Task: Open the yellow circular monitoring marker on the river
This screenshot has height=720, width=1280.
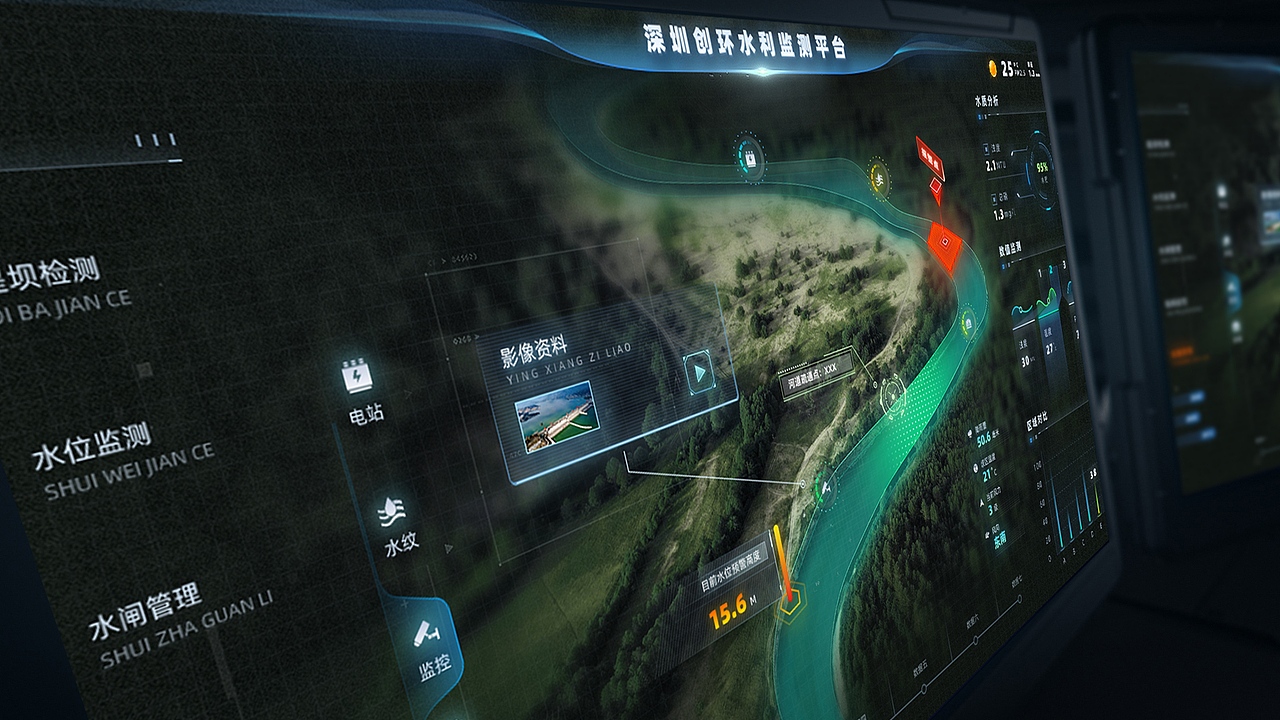Action: [878, 177]
